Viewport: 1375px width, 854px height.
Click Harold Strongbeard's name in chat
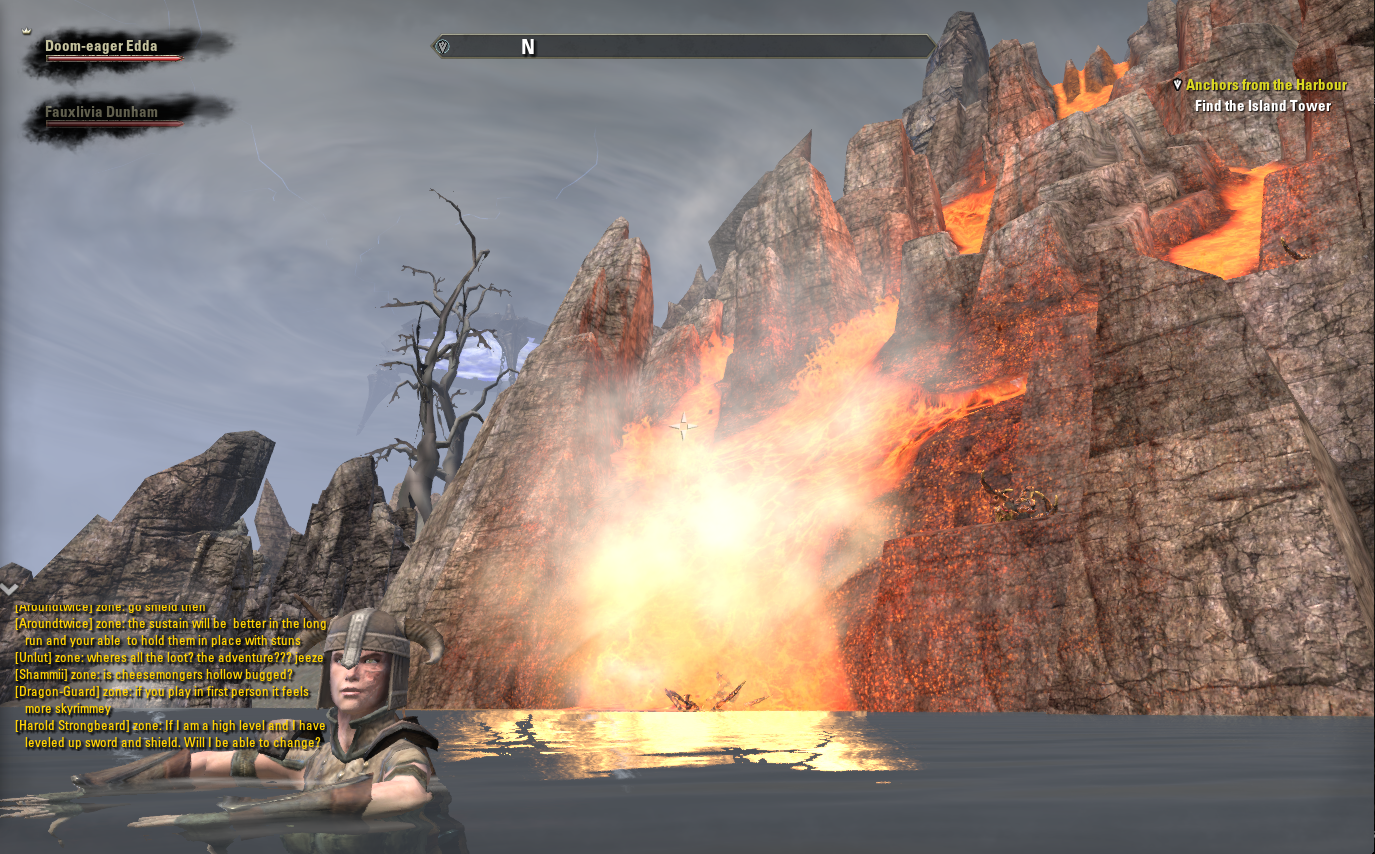point(72,726)
